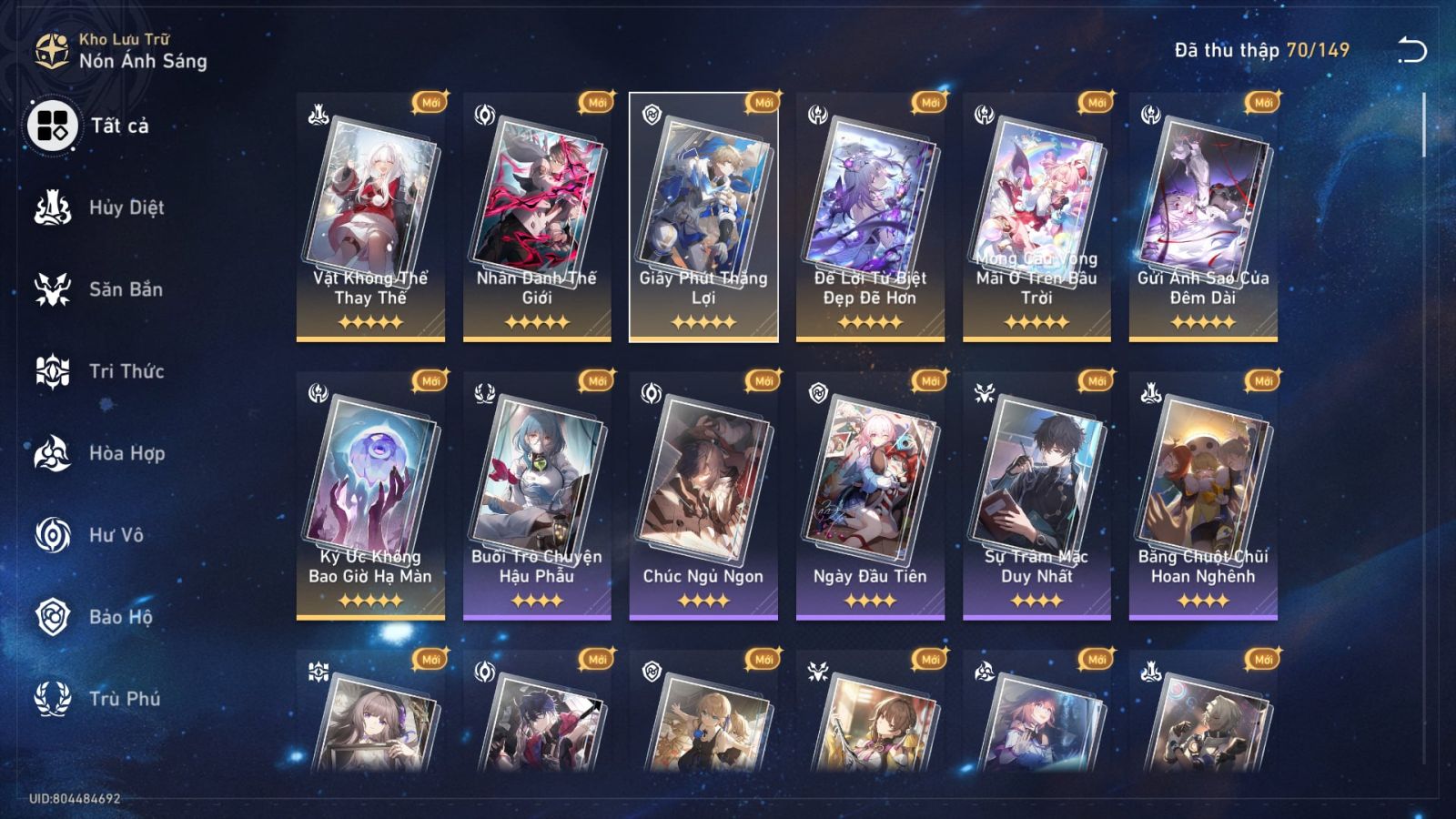
Task: Select the Săn Bắn path filter icon
Action: coord(55,289)
